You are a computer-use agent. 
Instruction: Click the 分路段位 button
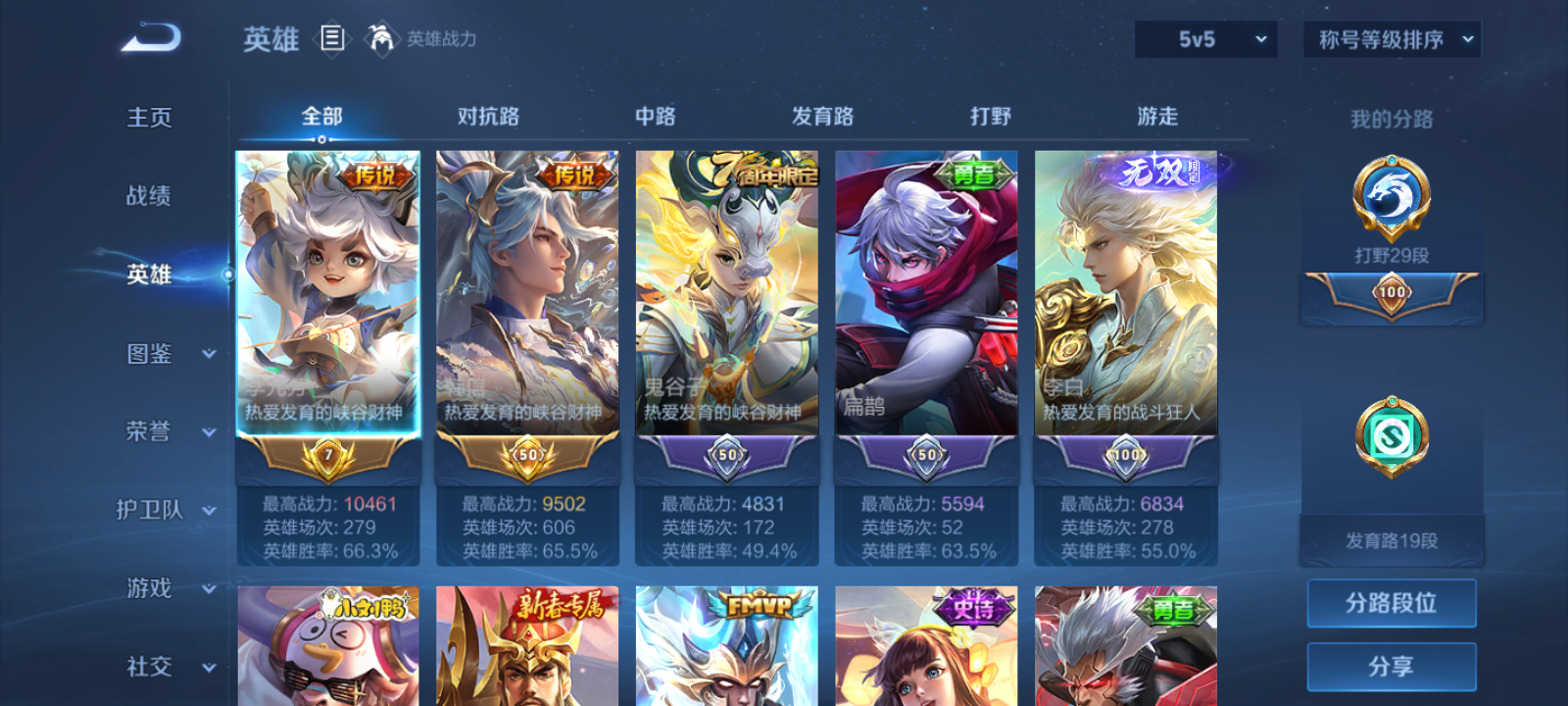pyautogui.click(x=1392, y=602)
